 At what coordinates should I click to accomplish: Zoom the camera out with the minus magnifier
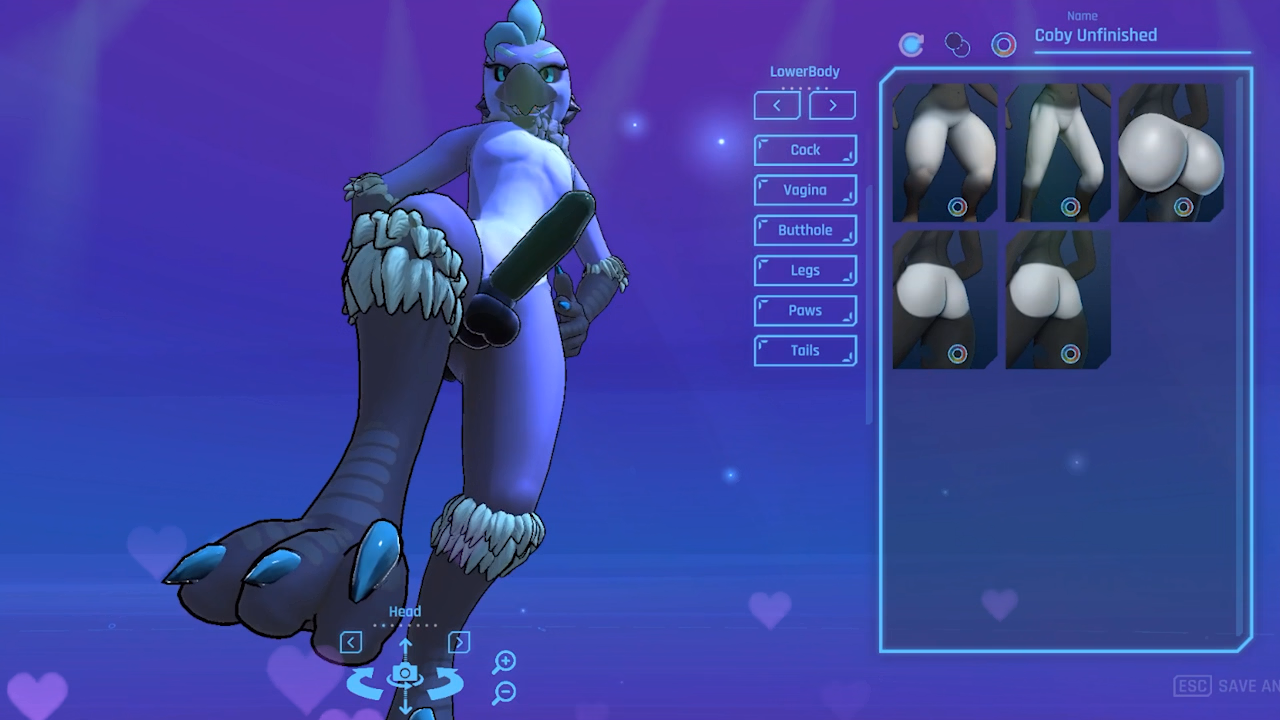point(504,691)
